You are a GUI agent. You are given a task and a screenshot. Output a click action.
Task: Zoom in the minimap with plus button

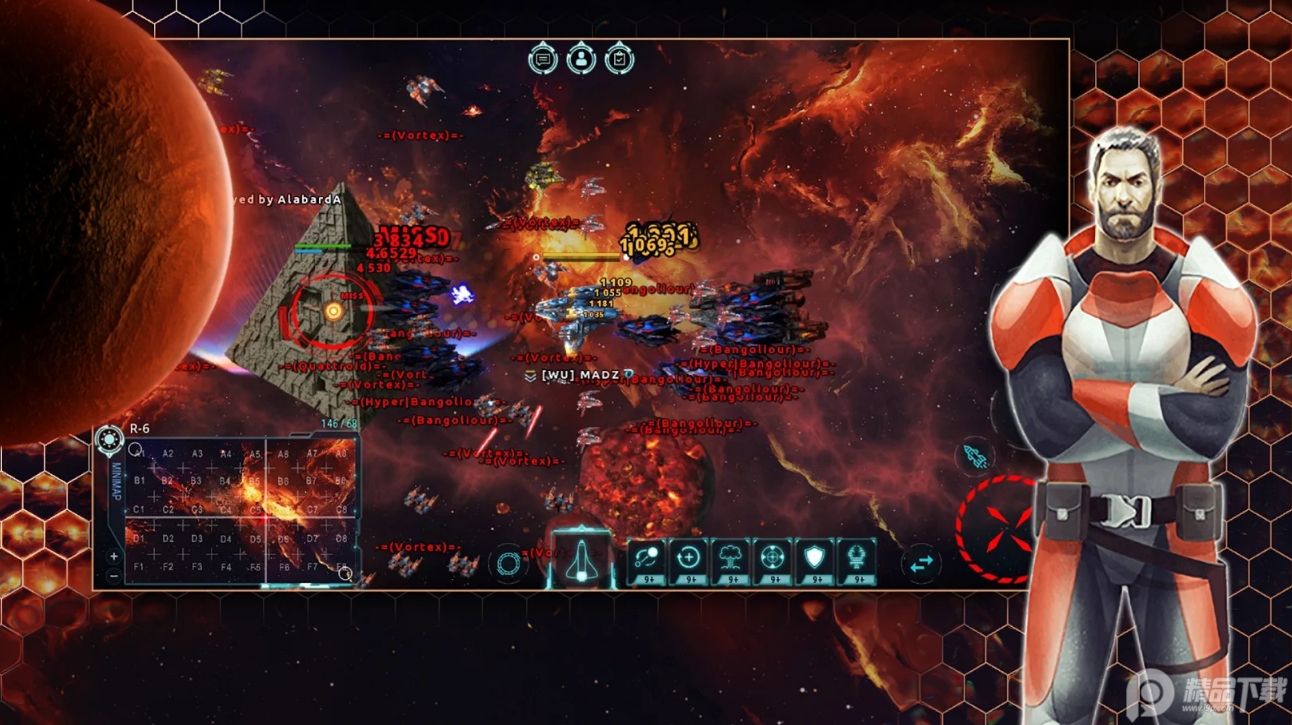point(114,556)
